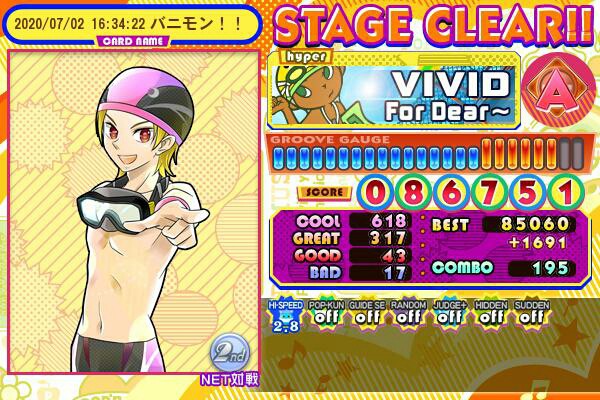Click the A rank medal
This screenshot has height=400, width=600.
[x=550, y=85]
